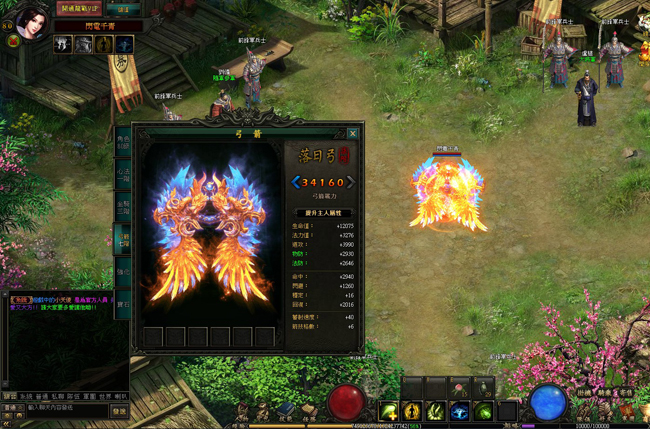Show the next bow with the right arrow
Screen dimensions: 650x429
pos(349,182)
